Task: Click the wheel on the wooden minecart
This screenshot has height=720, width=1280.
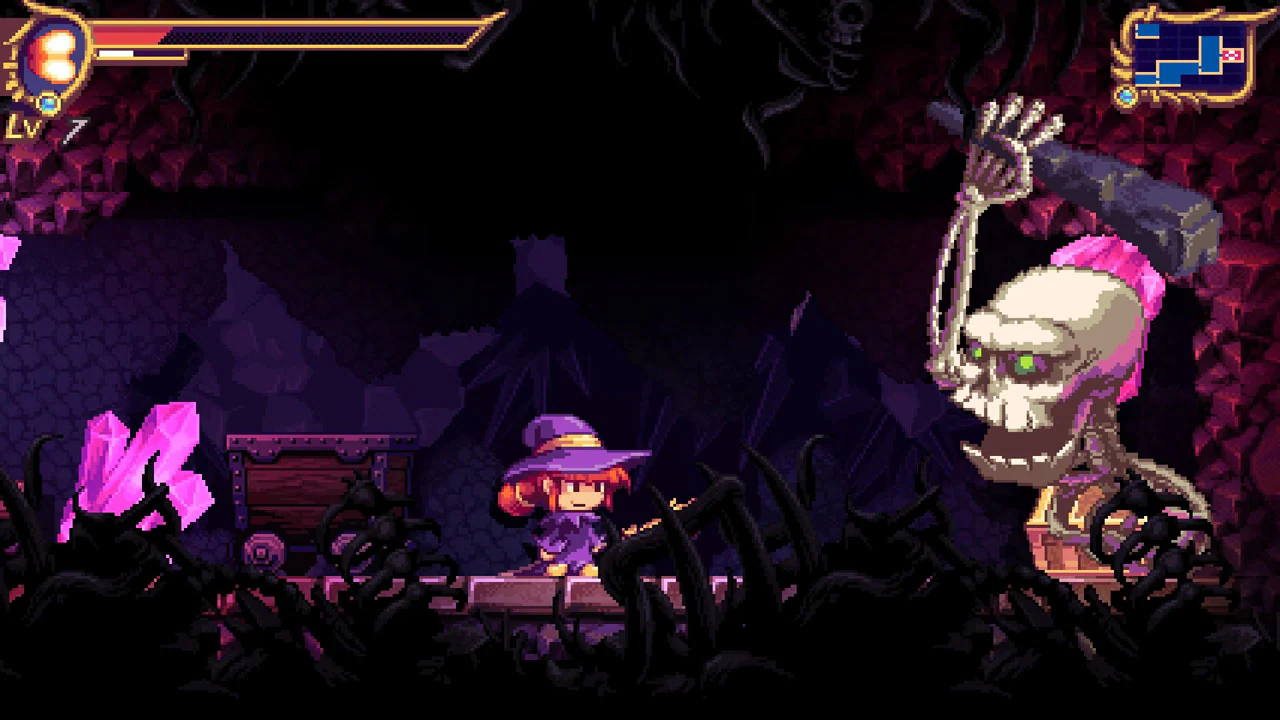Action: [x=262, y=551]
